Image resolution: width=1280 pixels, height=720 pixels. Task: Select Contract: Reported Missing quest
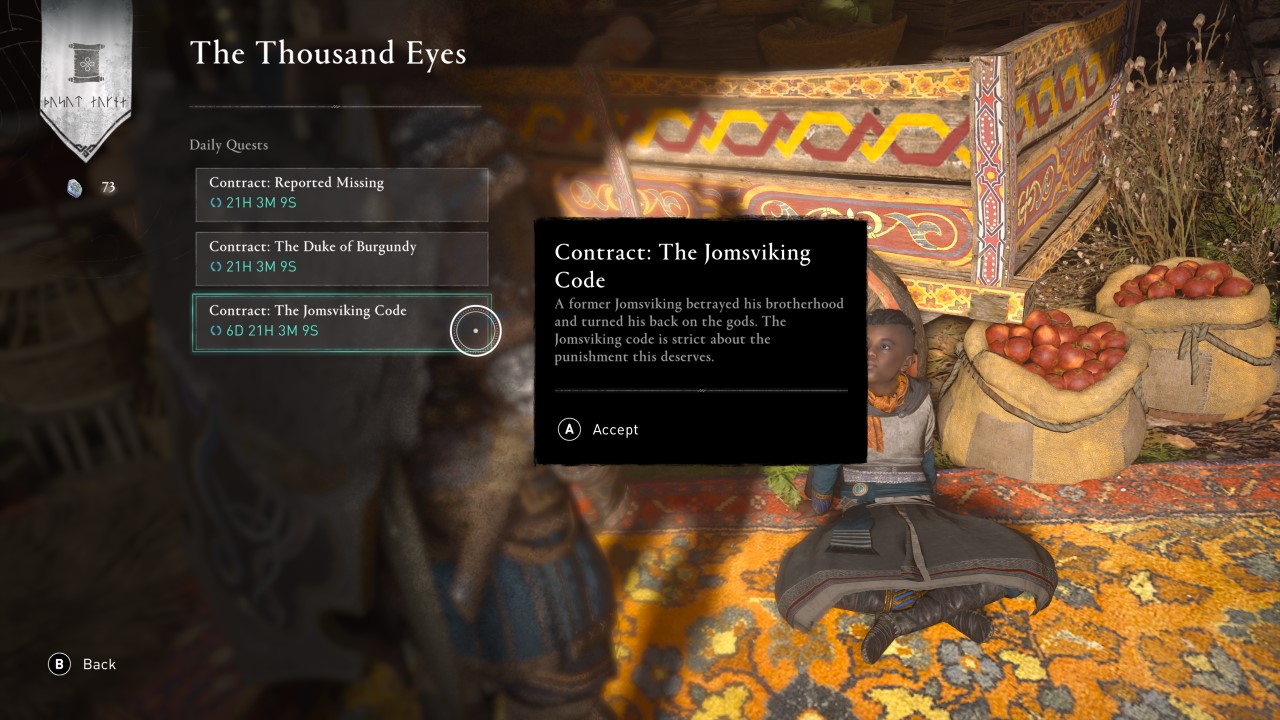point(341,194)
